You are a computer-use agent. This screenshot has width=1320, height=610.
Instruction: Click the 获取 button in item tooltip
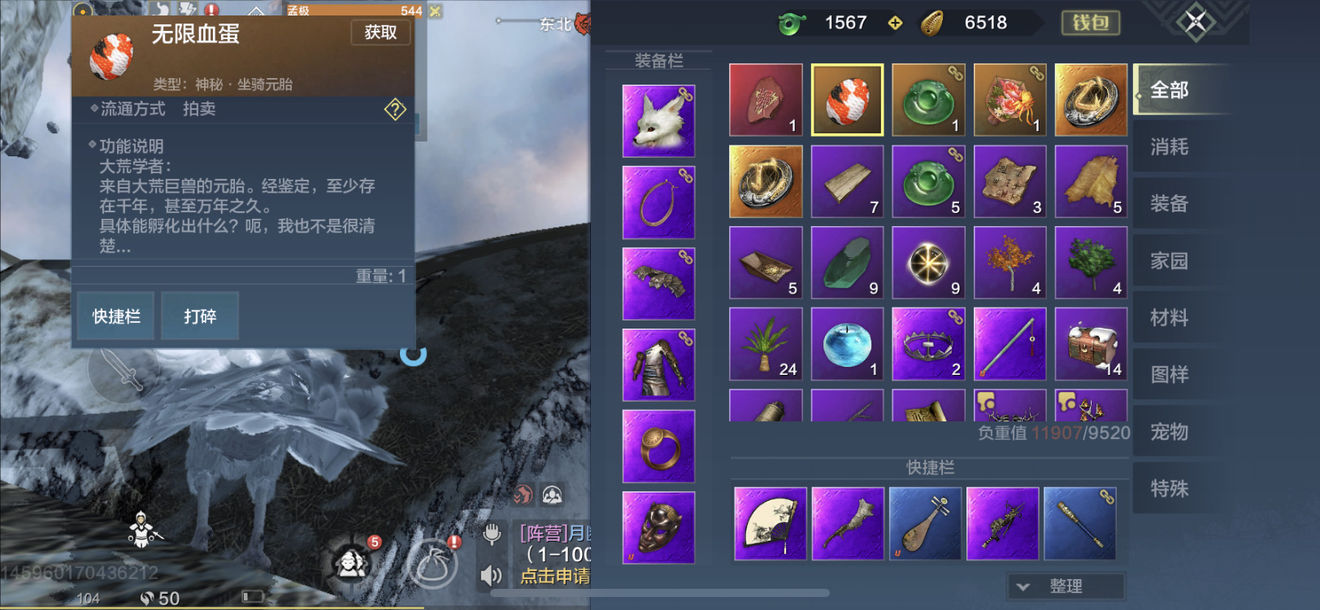(380, 32)
